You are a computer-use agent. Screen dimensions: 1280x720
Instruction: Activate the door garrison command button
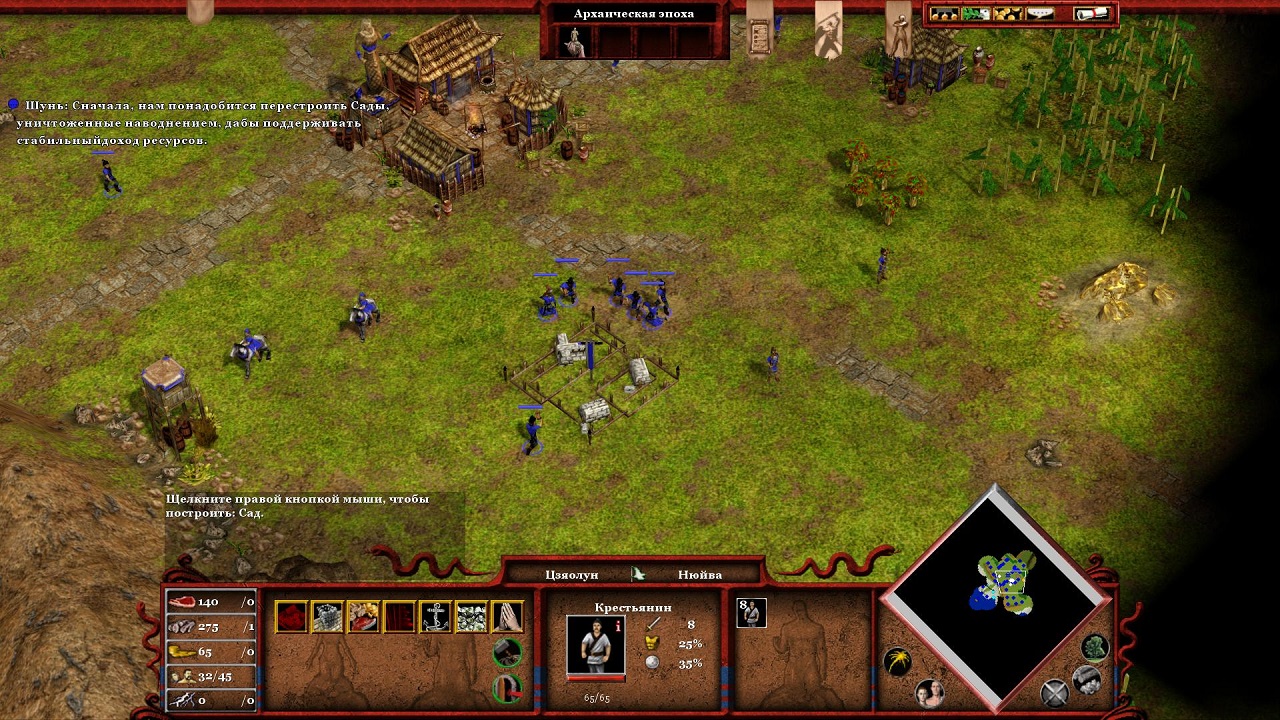508,689
